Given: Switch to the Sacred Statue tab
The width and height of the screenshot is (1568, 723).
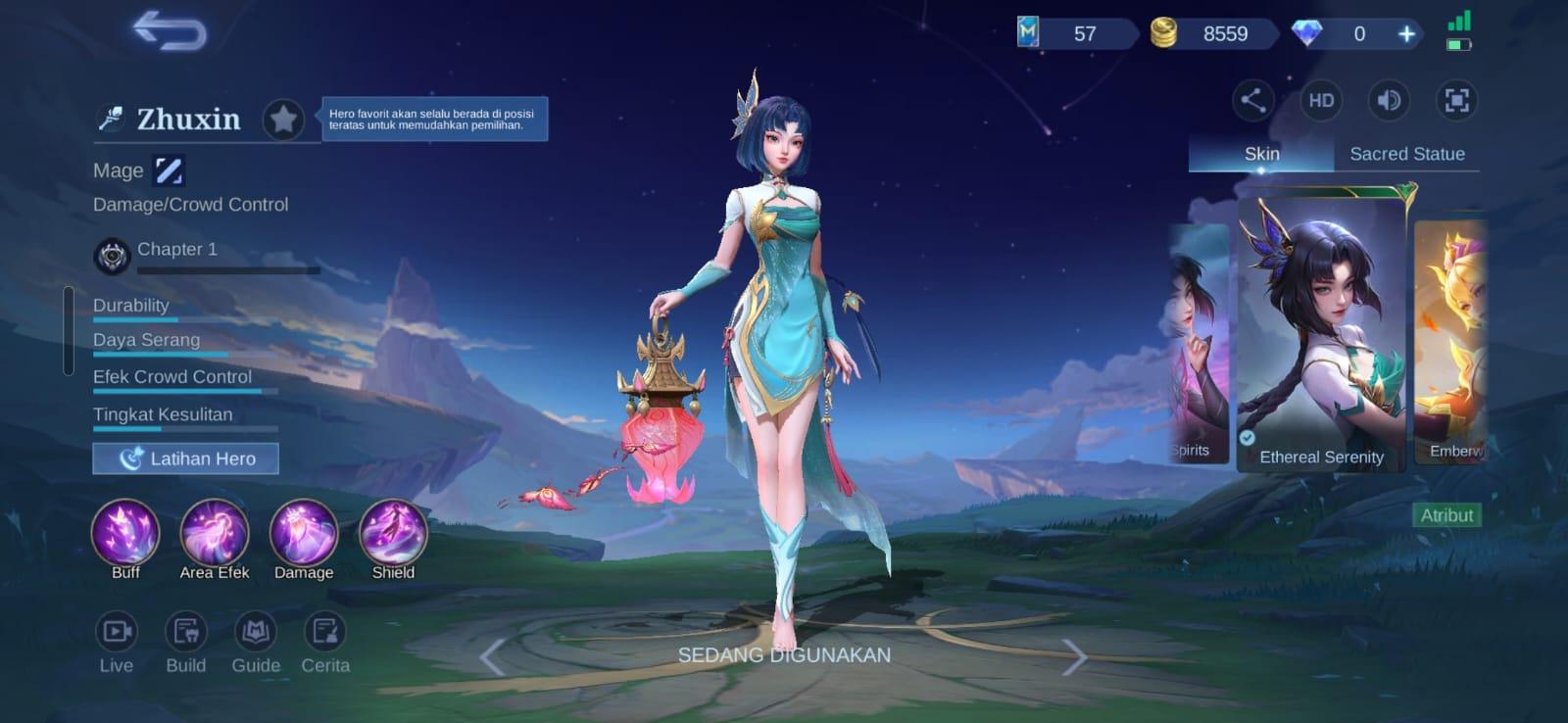Looking at the screenshot, I should [x=1408, y=154].
